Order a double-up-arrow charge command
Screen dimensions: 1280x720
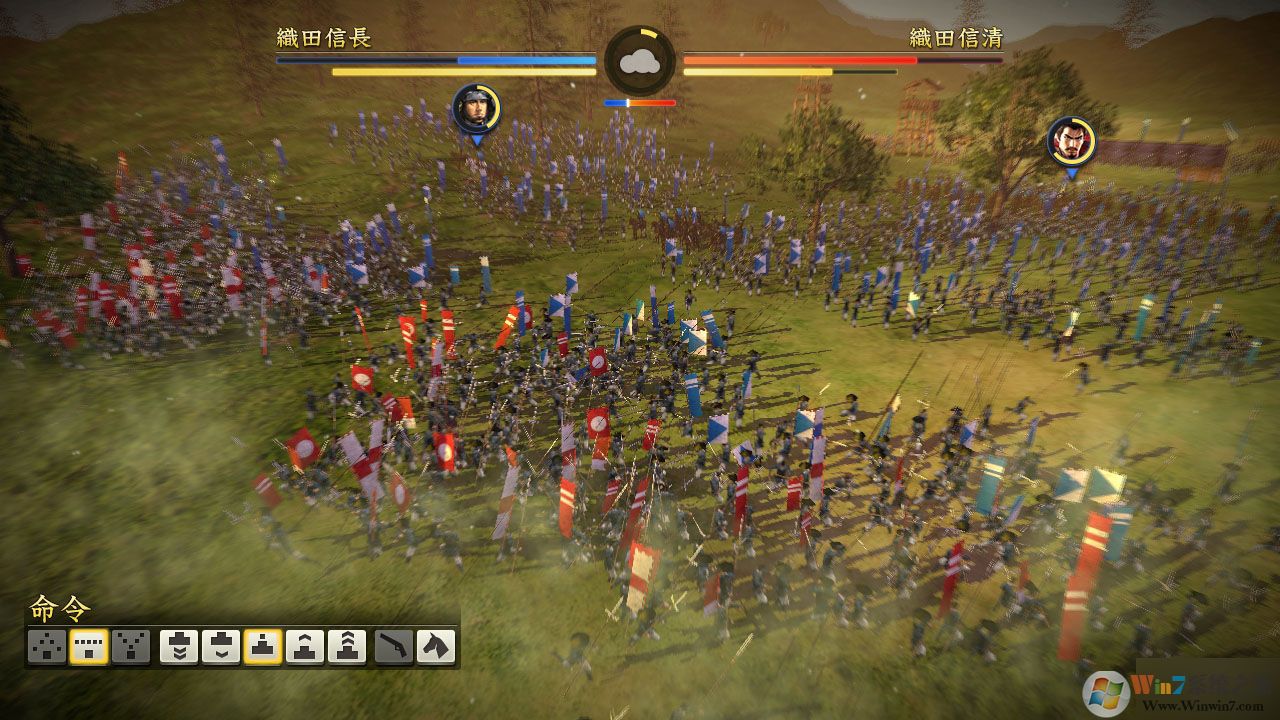347,647
